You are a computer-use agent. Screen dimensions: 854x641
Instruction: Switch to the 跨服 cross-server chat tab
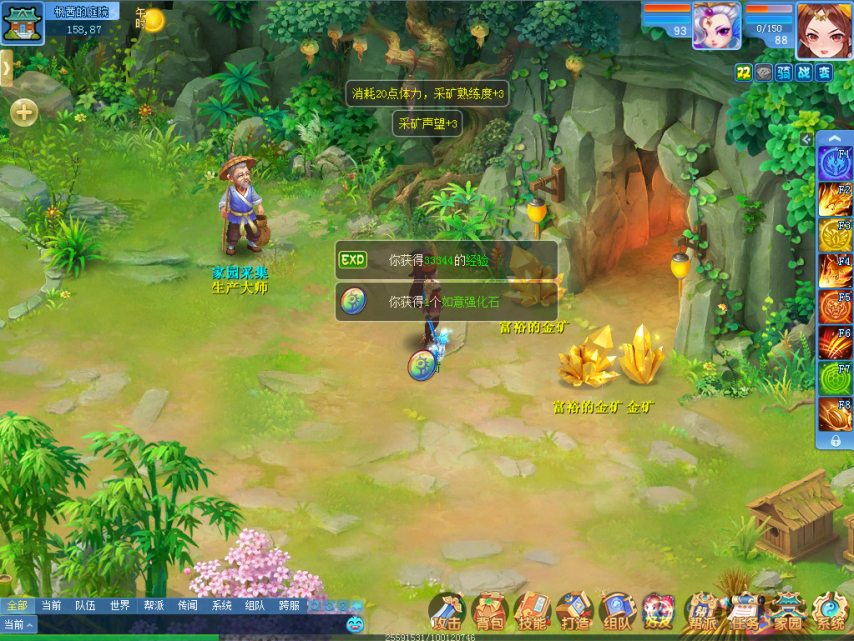[289, 605]
